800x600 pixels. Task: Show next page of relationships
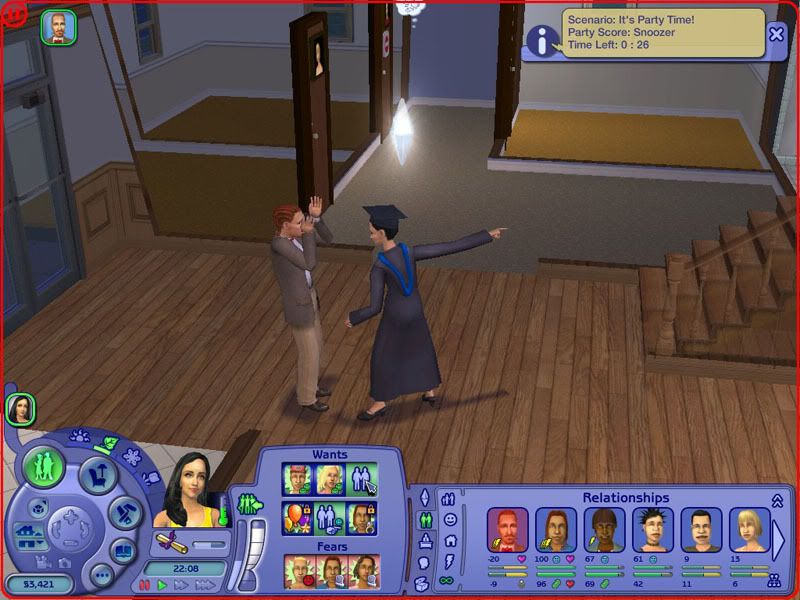(x=780, y=537)
